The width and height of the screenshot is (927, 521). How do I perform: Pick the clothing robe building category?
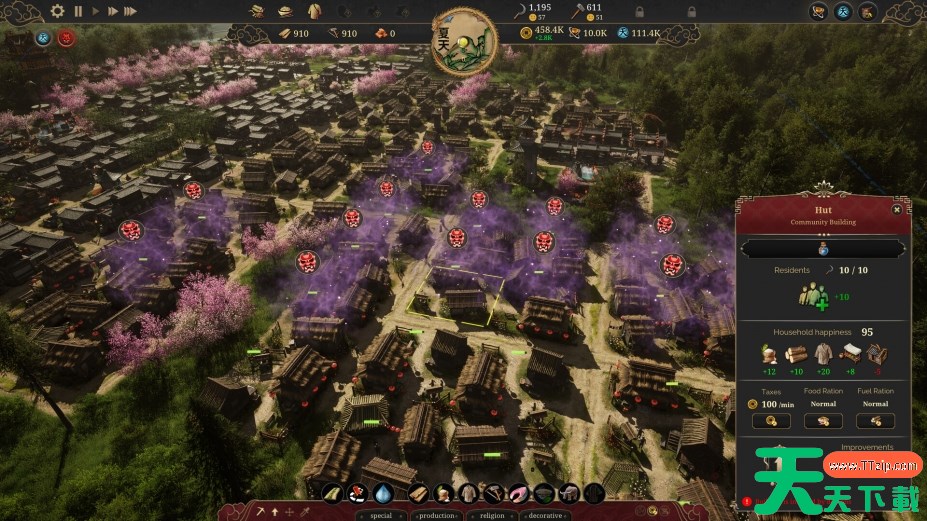(x=468, y=493)
